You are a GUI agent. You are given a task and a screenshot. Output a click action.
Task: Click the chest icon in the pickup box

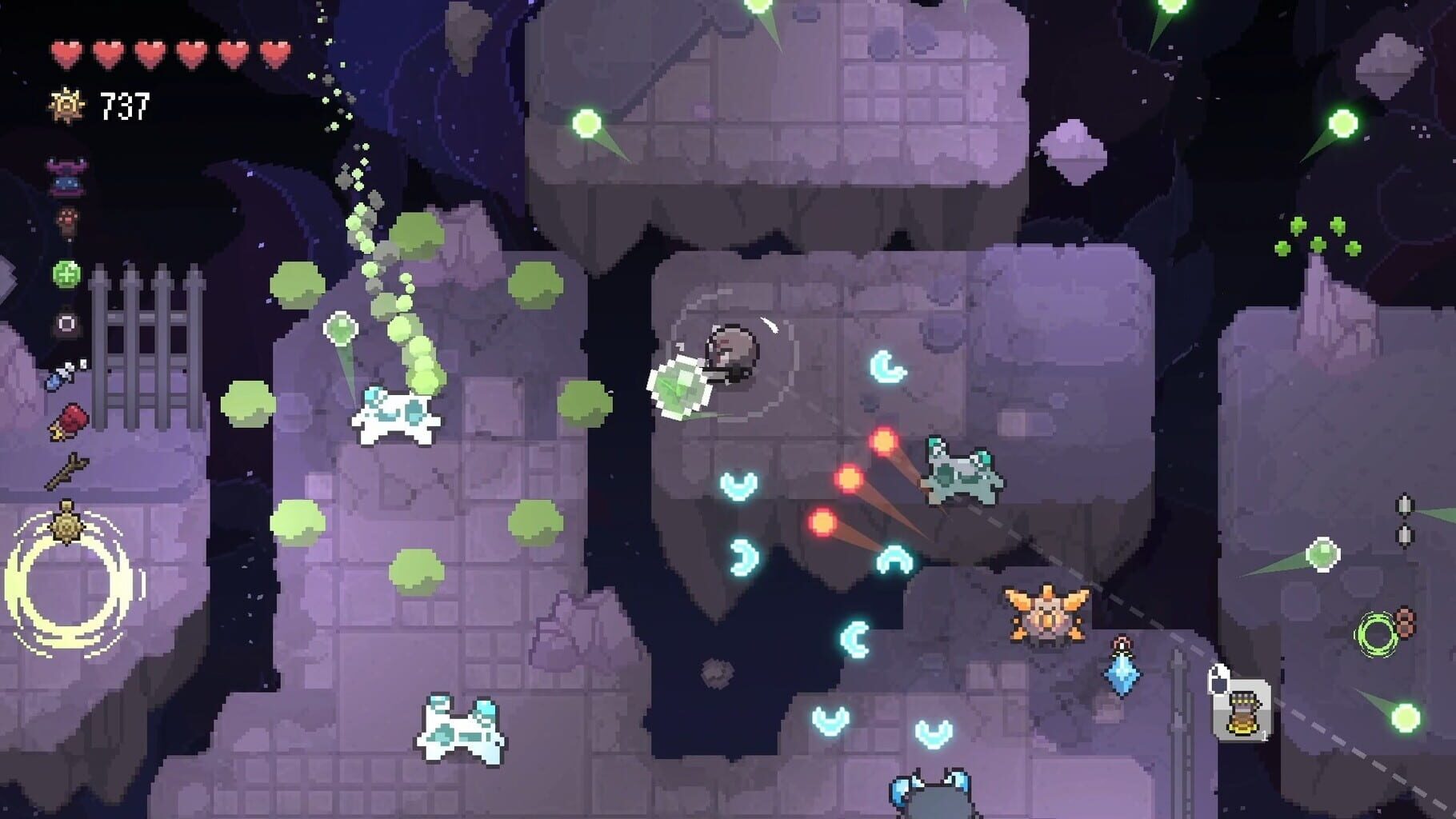click(x=1242, y=713)
